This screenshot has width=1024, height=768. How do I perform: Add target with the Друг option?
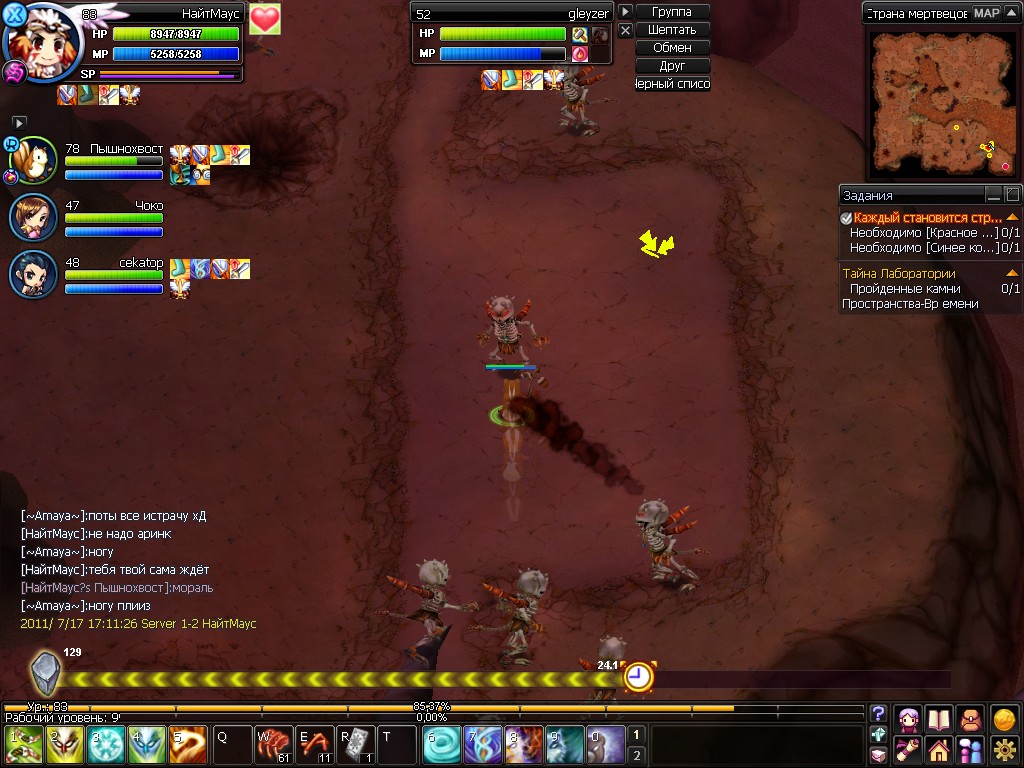[x=671, y=66]
